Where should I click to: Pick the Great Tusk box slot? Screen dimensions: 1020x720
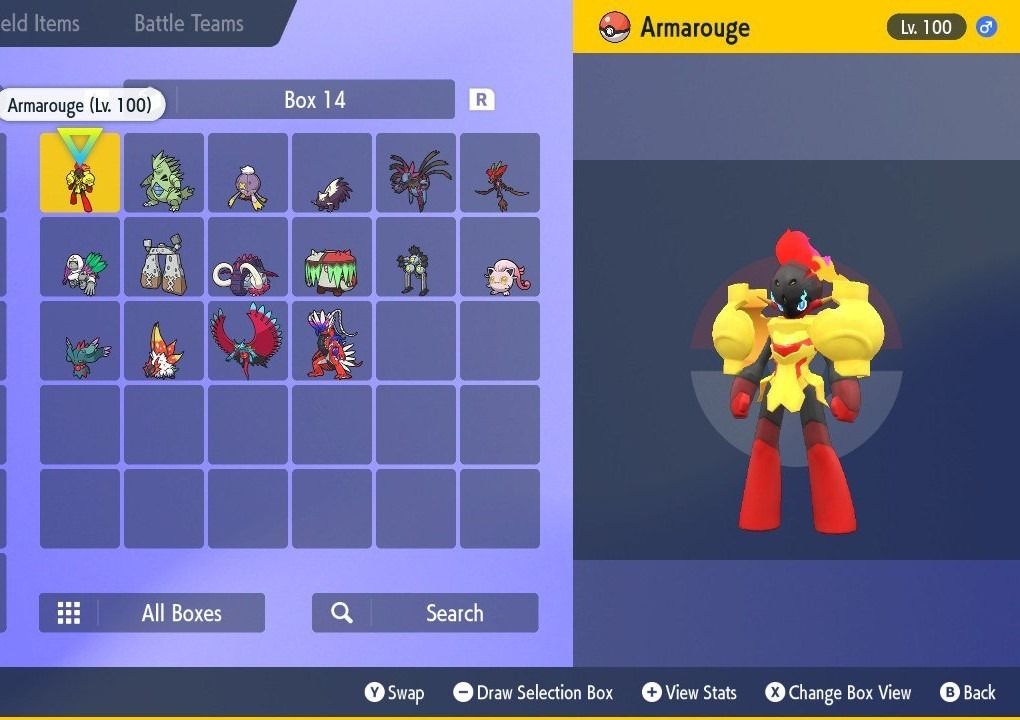tap(248, 257)
